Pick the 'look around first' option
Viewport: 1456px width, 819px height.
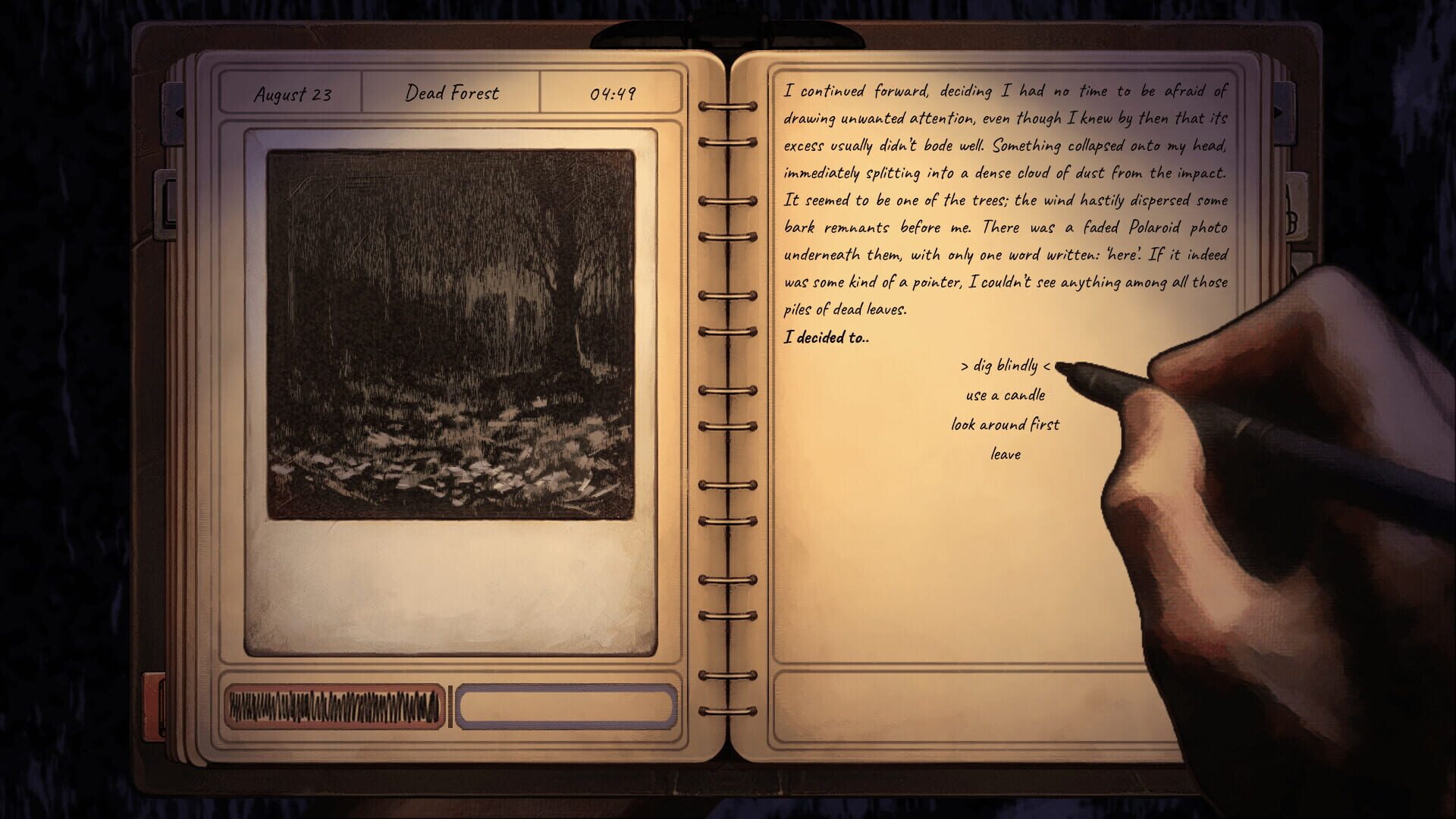click(1006, 425)
